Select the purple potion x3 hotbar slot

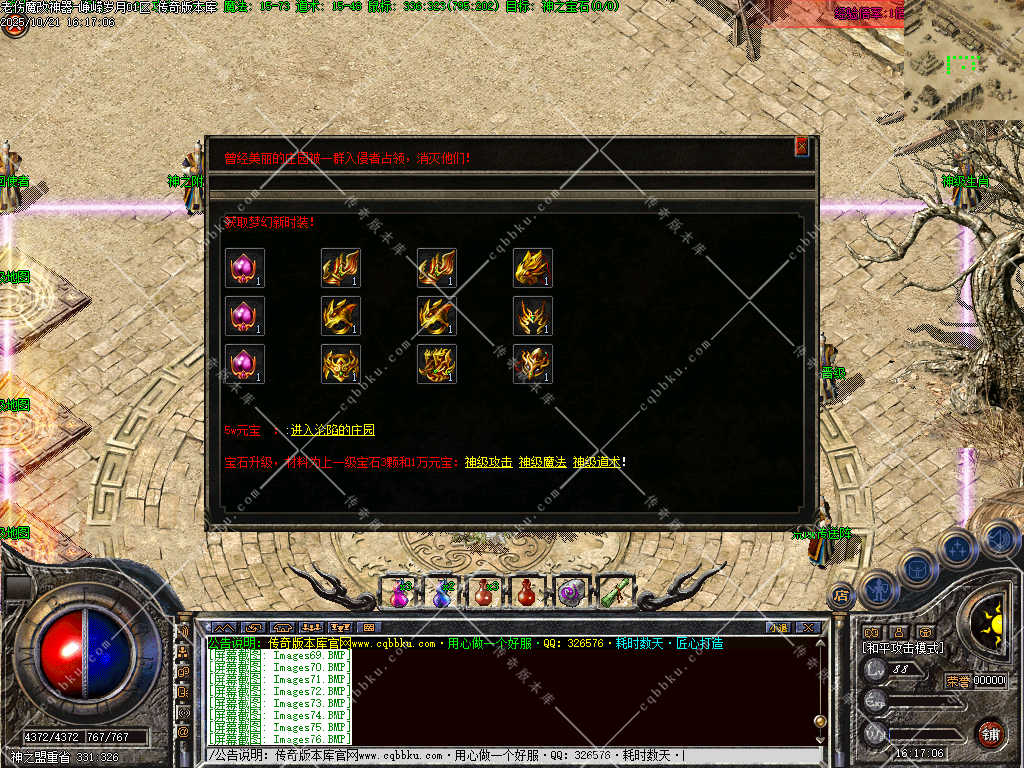point(399,593)
